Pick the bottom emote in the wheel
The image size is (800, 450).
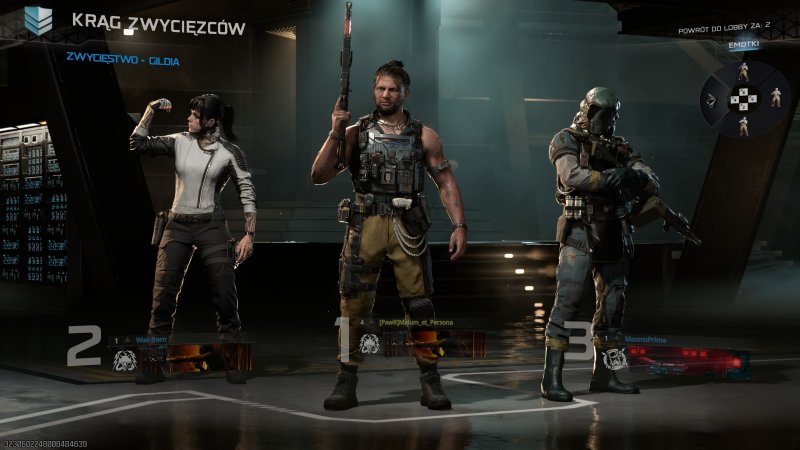pyautogui.click(x=743, y=126)
